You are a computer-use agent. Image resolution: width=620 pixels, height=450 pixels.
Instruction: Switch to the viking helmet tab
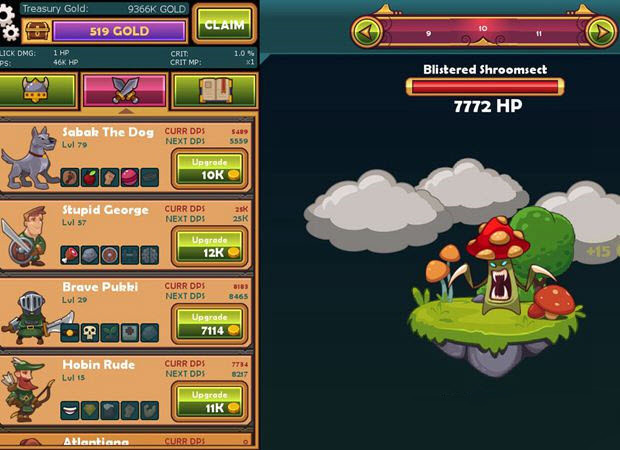point(38,91)
